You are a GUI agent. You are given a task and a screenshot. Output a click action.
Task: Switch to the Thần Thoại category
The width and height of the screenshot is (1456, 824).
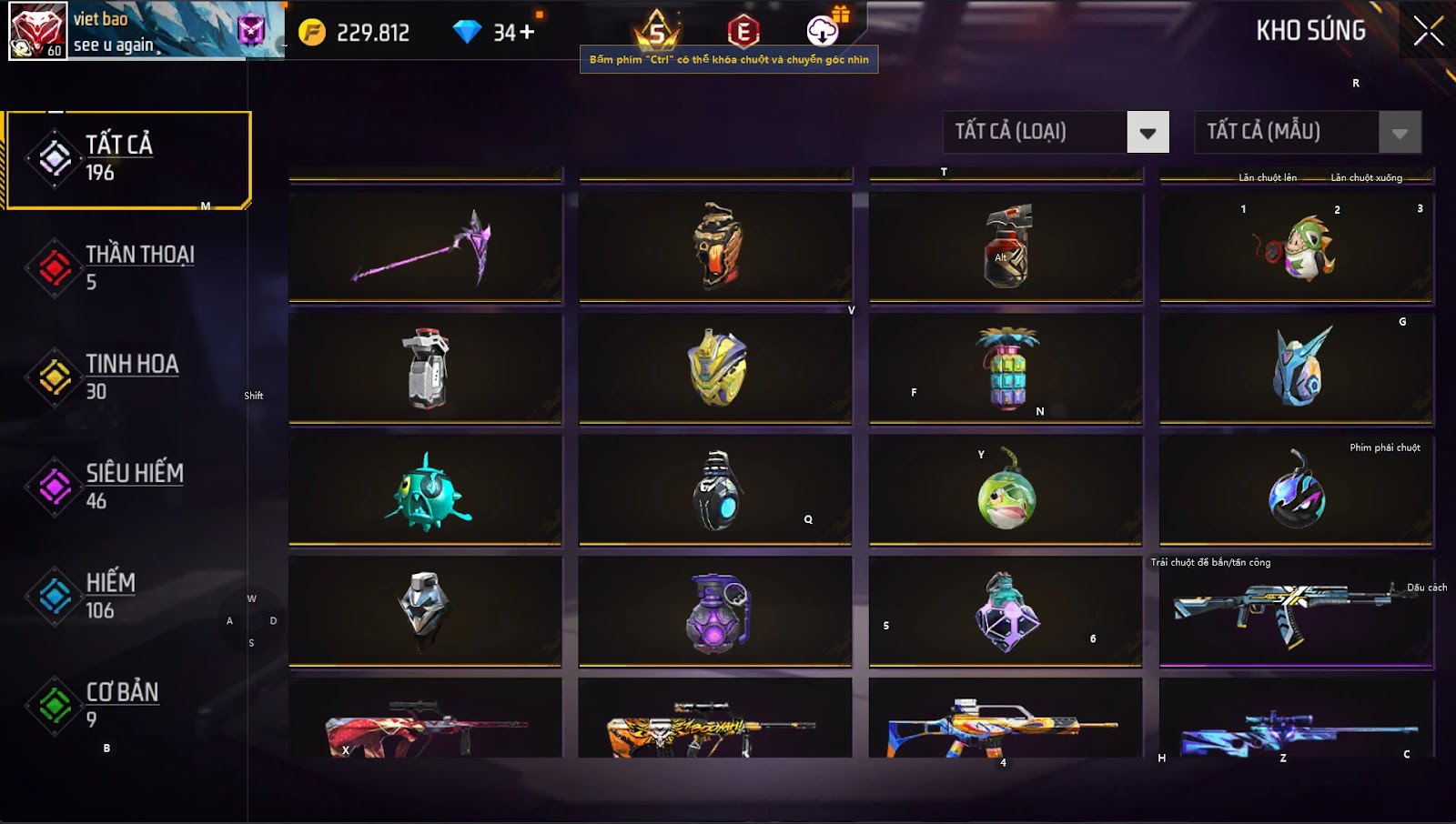tap(127, 267)
